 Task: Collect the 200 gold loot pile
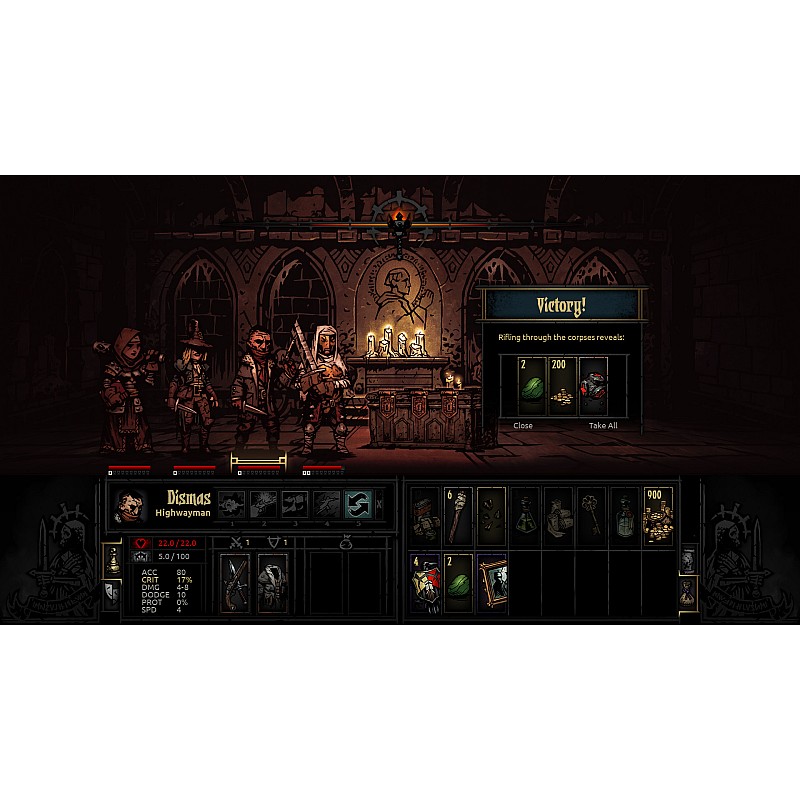562,386
